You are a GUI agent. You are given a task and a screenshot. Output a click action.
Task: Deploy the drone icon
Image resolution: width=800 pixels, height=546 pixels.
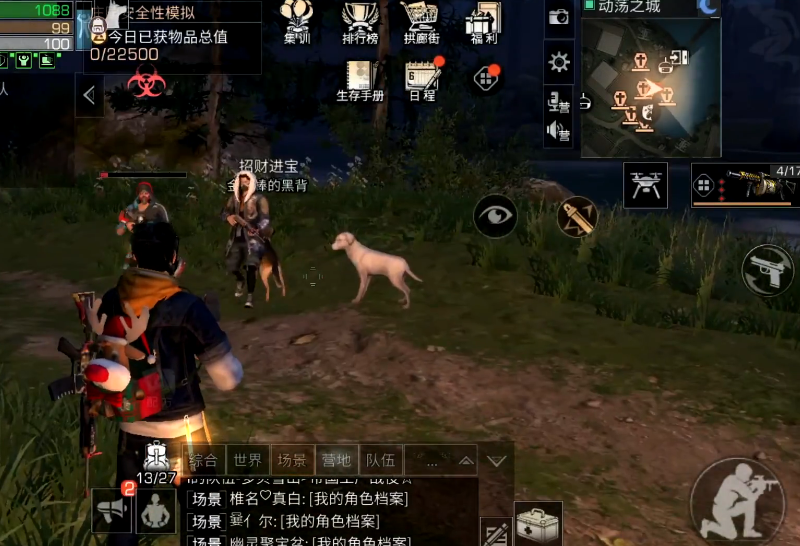[x=645, y=185]
